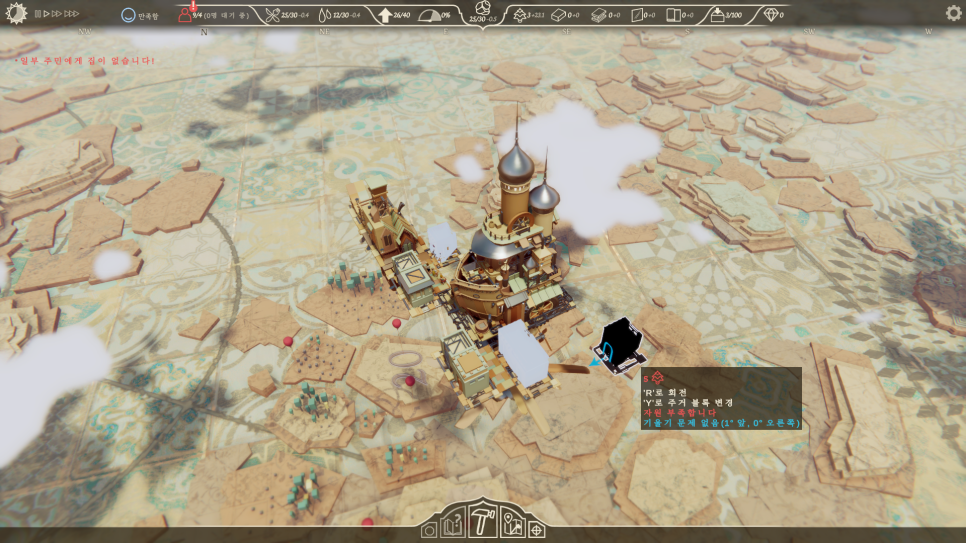Screen dimensions: 966x543
Task: Open the world map with pin
Action: click(512, 525)
